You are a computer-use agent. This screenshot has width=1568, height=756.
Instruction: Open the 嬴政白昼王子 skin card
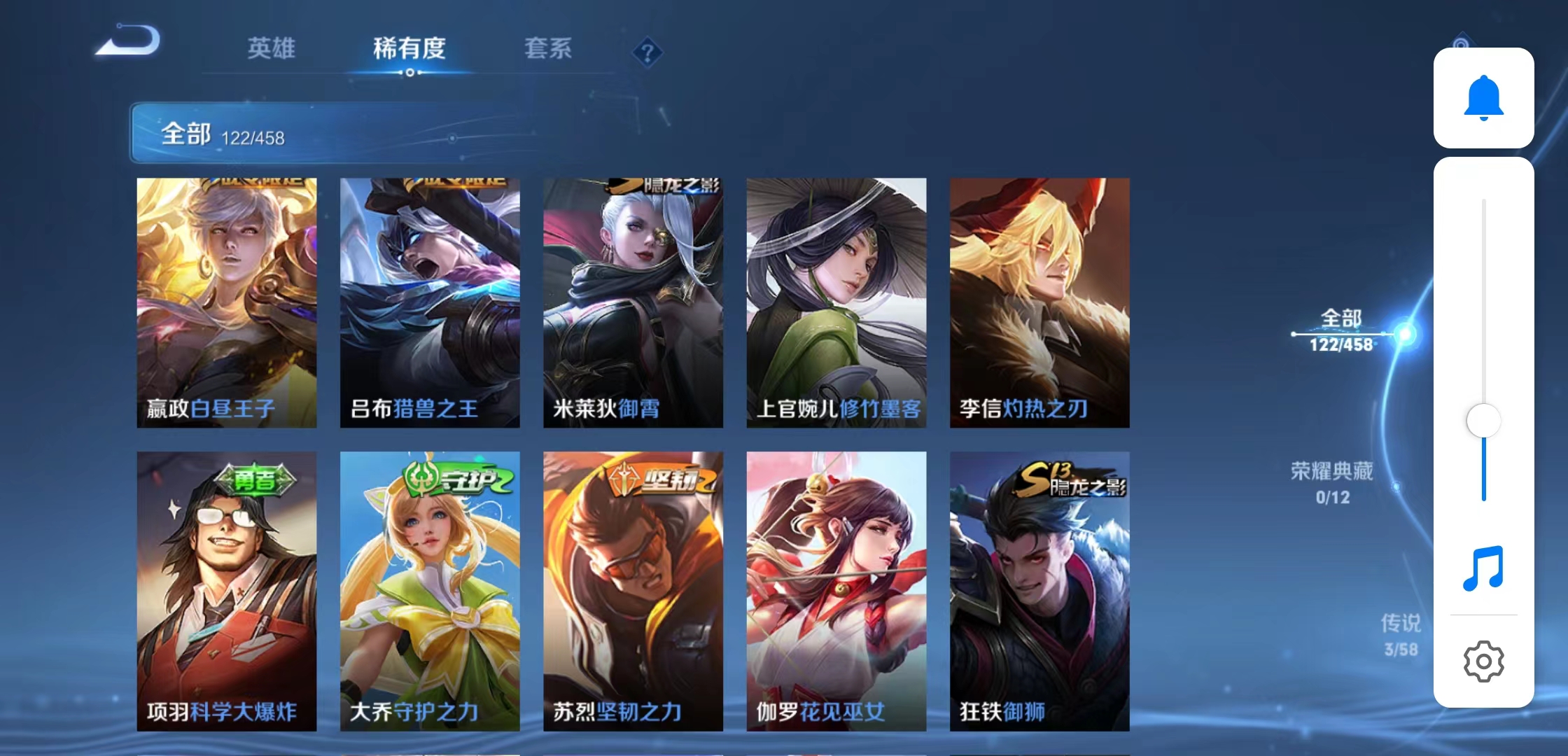(227, 301)
